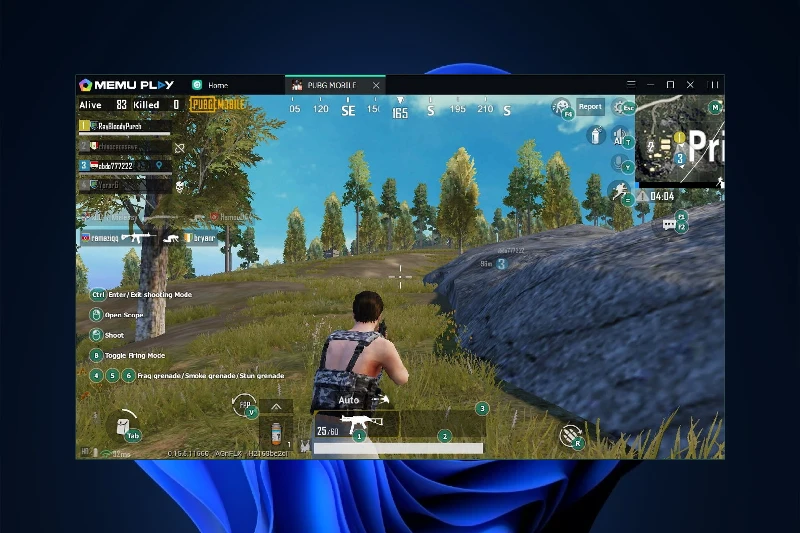Open the settings gear icon
Viewport: 800px width, 533px height.
[x=619, y=106]
